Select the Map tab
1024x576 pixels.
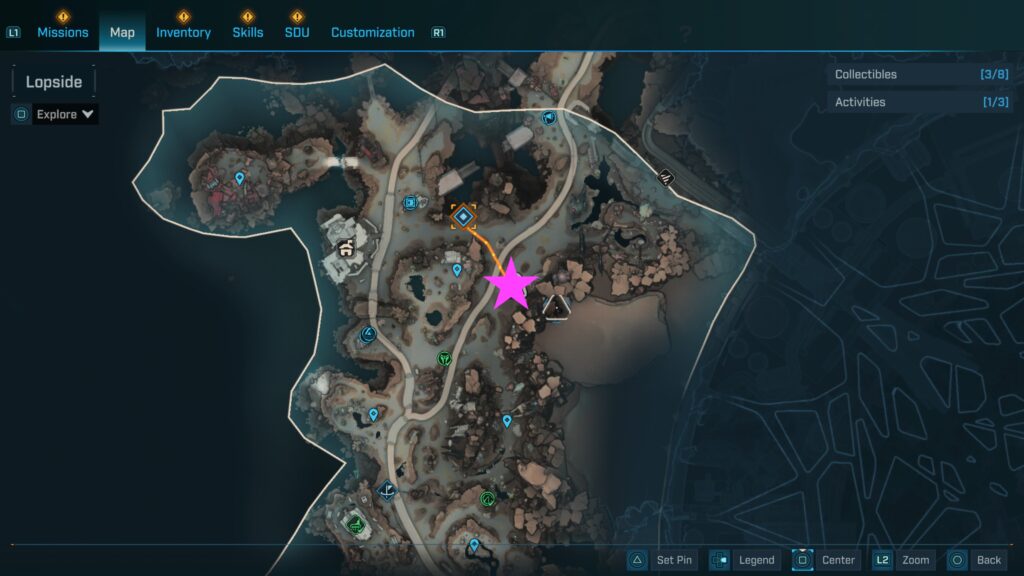pyautogui.click(x=122, y=32)
